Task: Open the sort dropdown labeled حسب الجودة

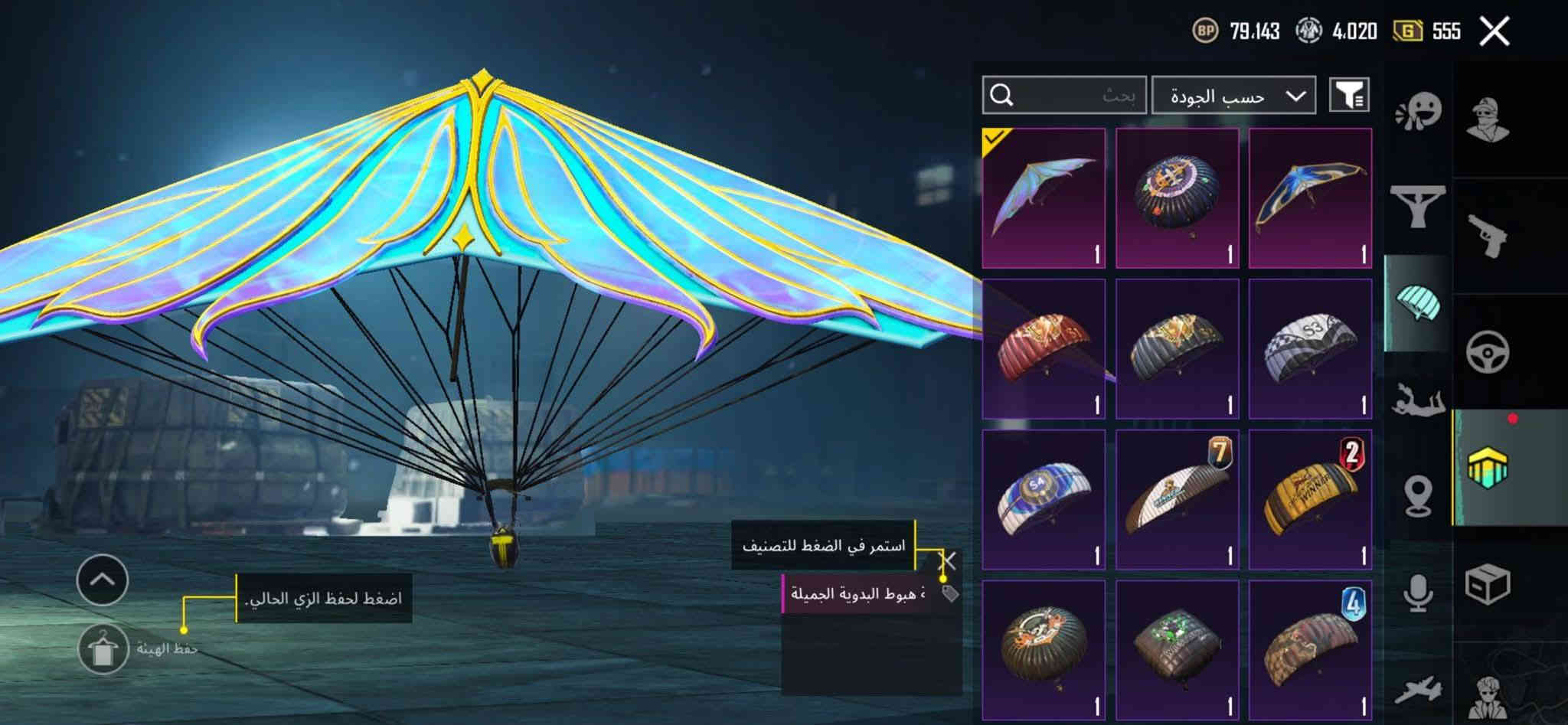Action: click(1233, 95)
